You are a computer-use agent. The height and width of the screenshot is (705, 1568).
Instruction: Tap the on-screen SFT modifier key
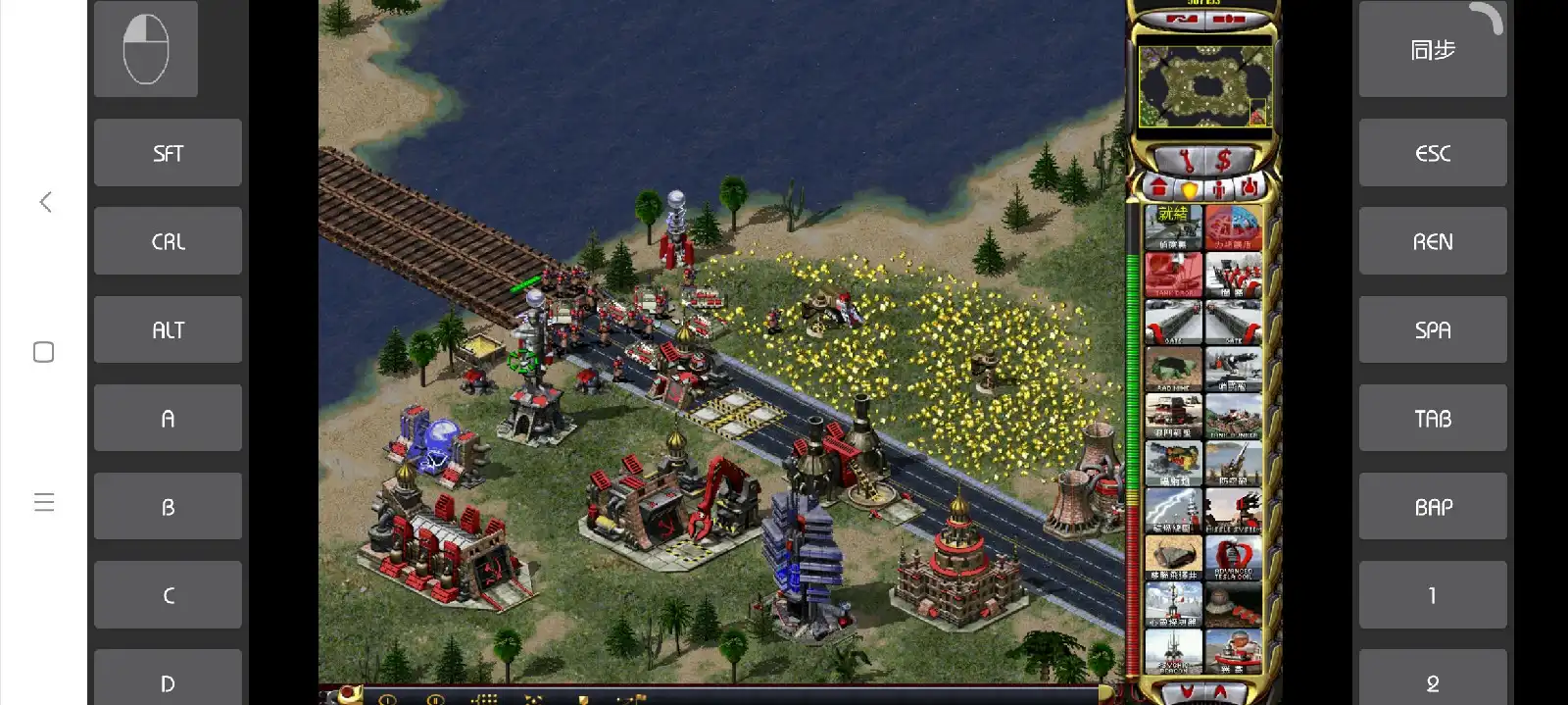point(168,153)
